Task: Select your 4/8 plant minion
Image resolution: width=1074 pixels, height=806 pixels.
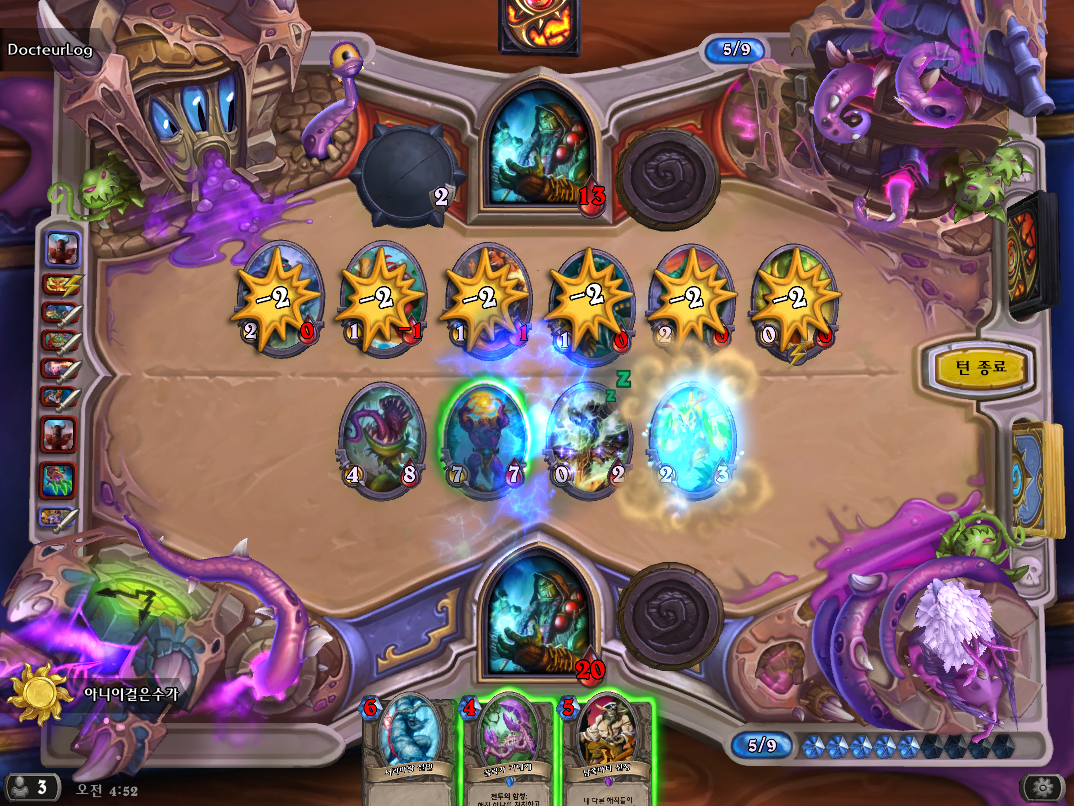Action: click(x=382, y=440)
